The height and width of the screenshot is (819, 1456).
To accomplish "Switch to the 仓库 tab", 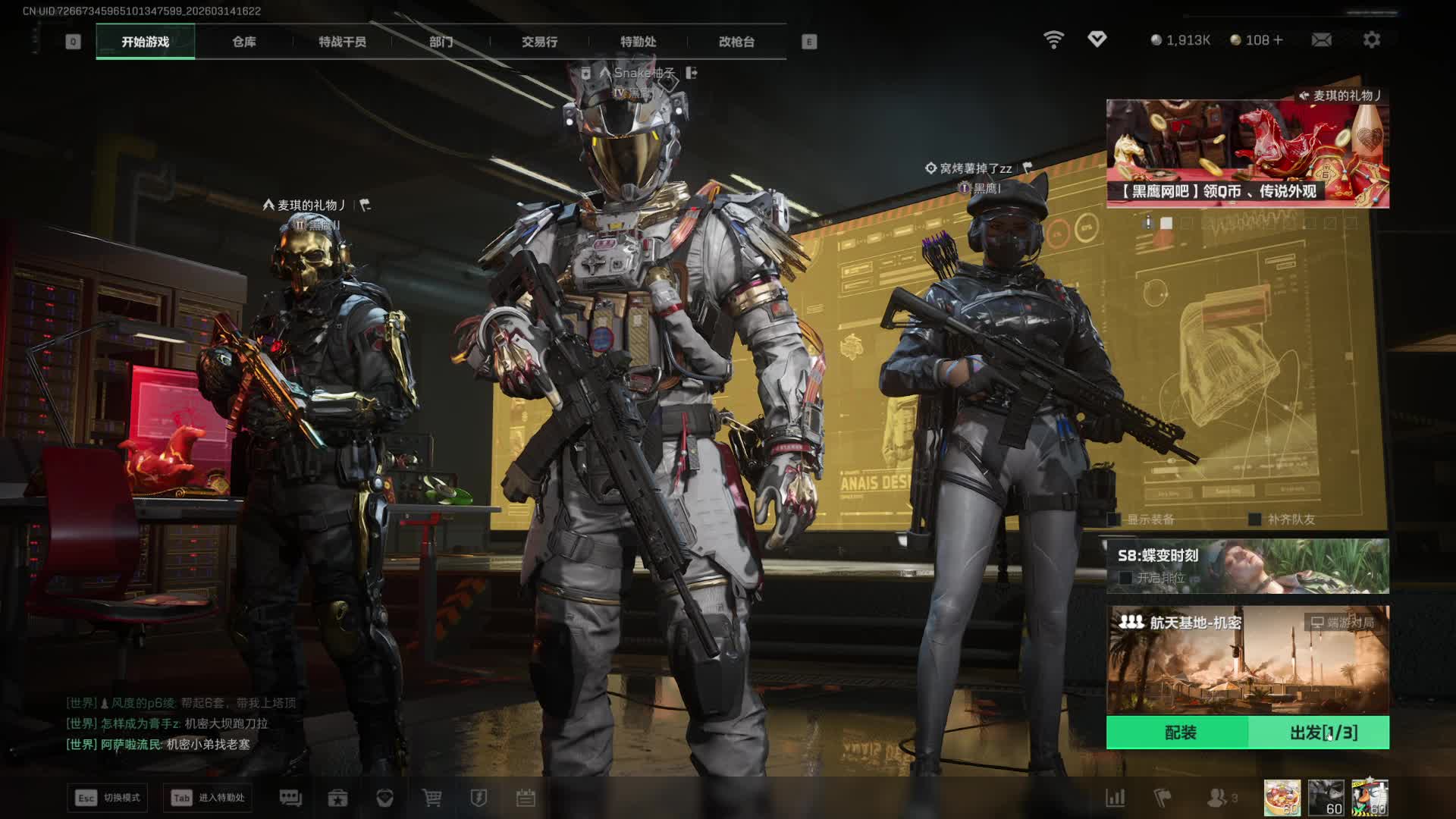I will tap(243, 42).
